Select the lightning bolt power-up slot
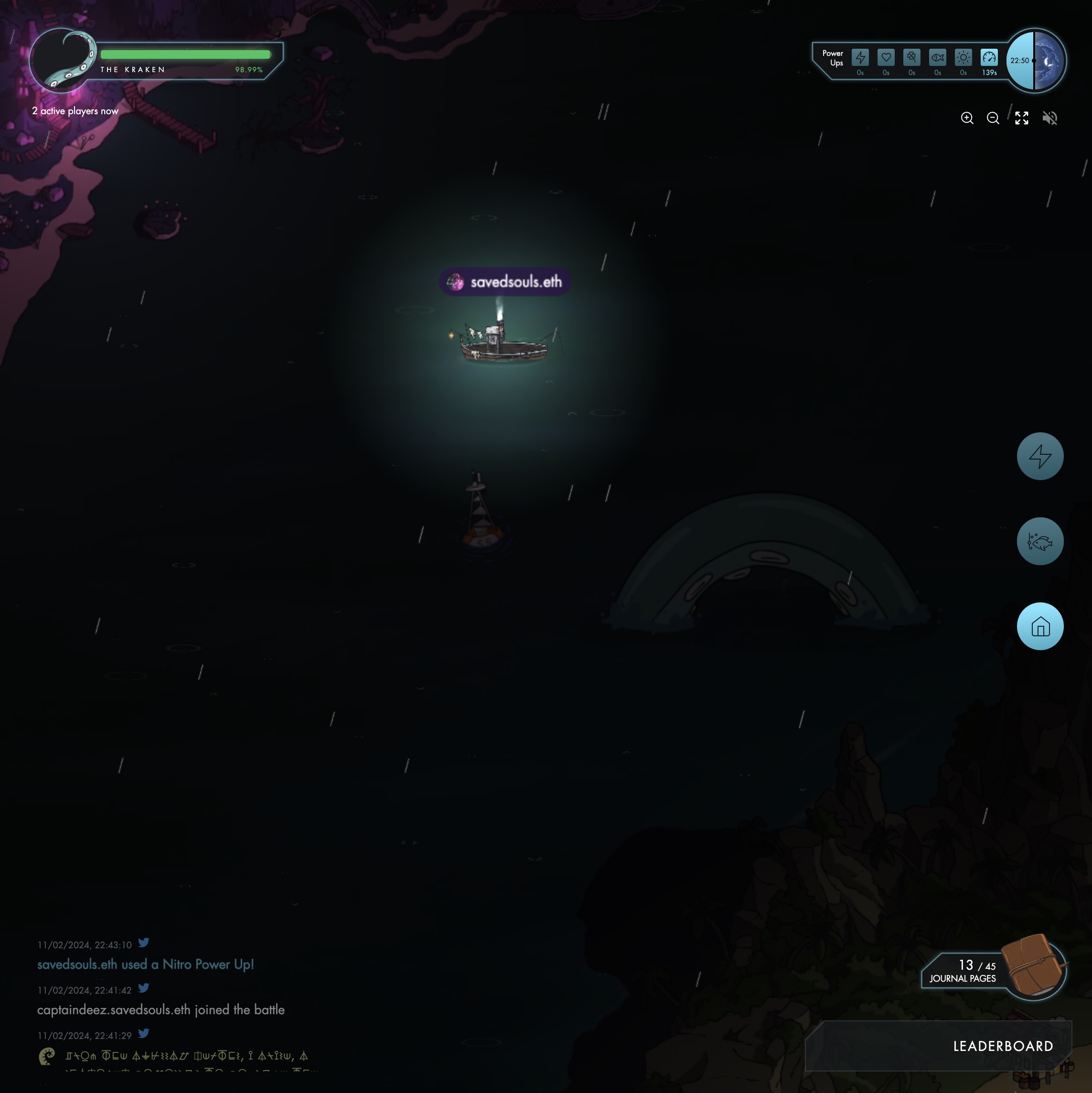 tap(860, 58)
